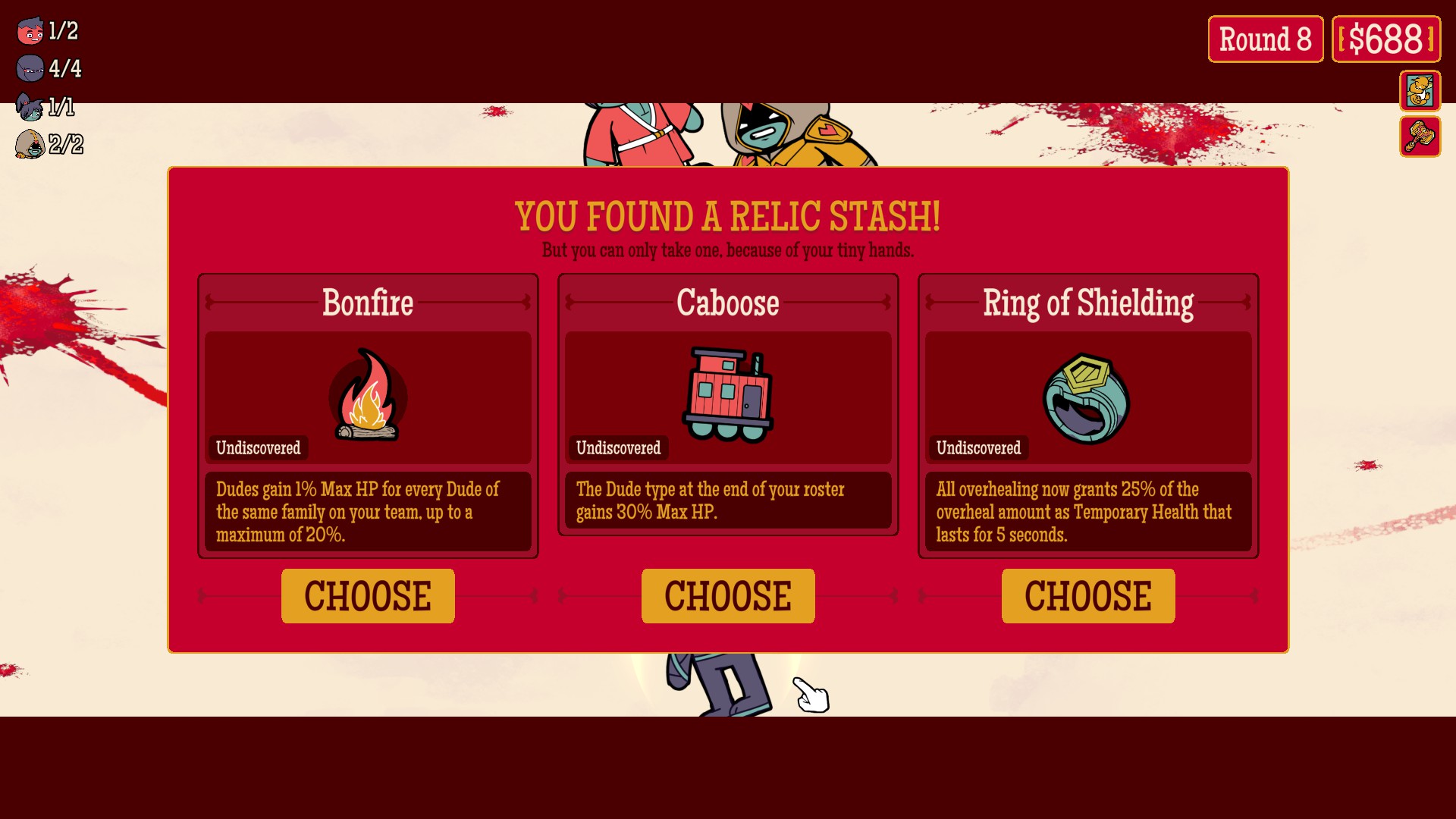This screenshot has height=819, width=1456.
Task: Expand the Bonfire card header
Action: pyautogui.click(x=368, y=303)
